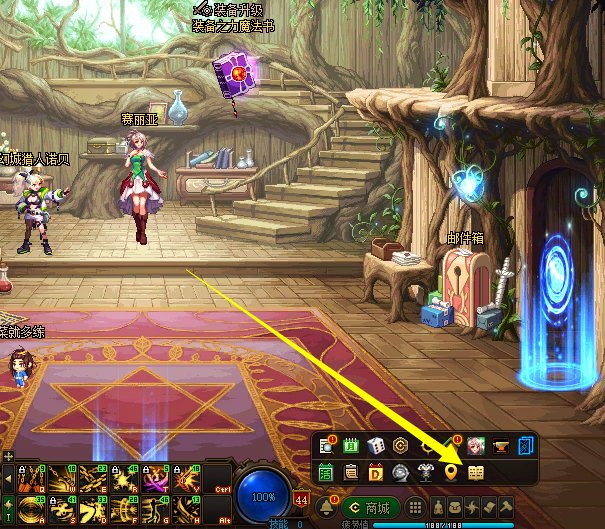Use the purple skill in the T slot
This screenshot has width=605, height=529.
point(153,477)
